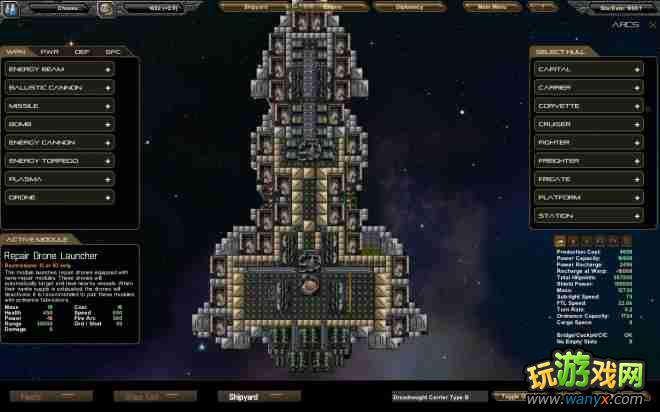
Task: Open the Freighter hull list
Action: click(x=587, y=160)
